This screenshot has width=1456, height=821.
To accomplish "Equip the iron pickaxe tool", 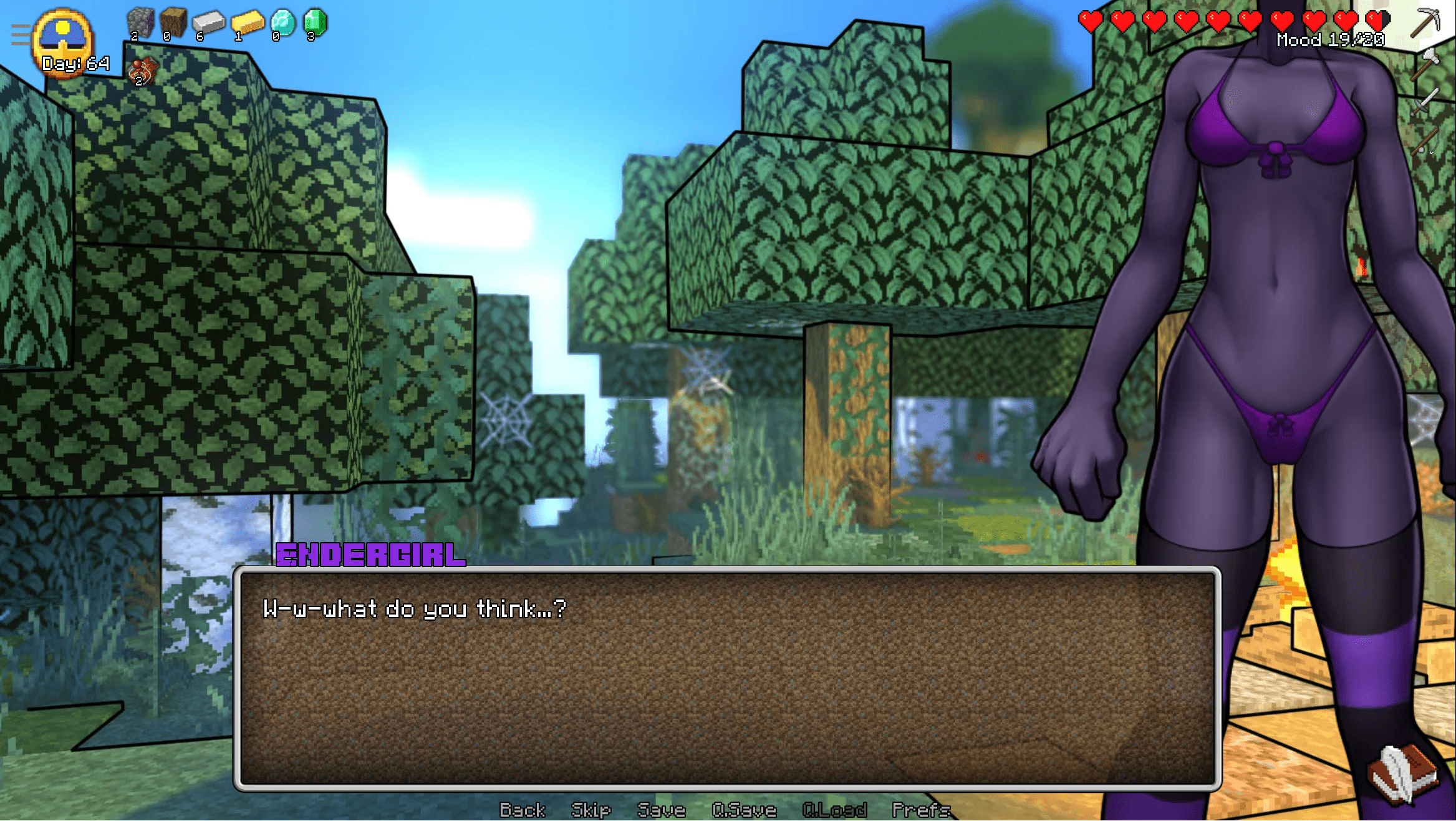I will tap(1426, 22).
